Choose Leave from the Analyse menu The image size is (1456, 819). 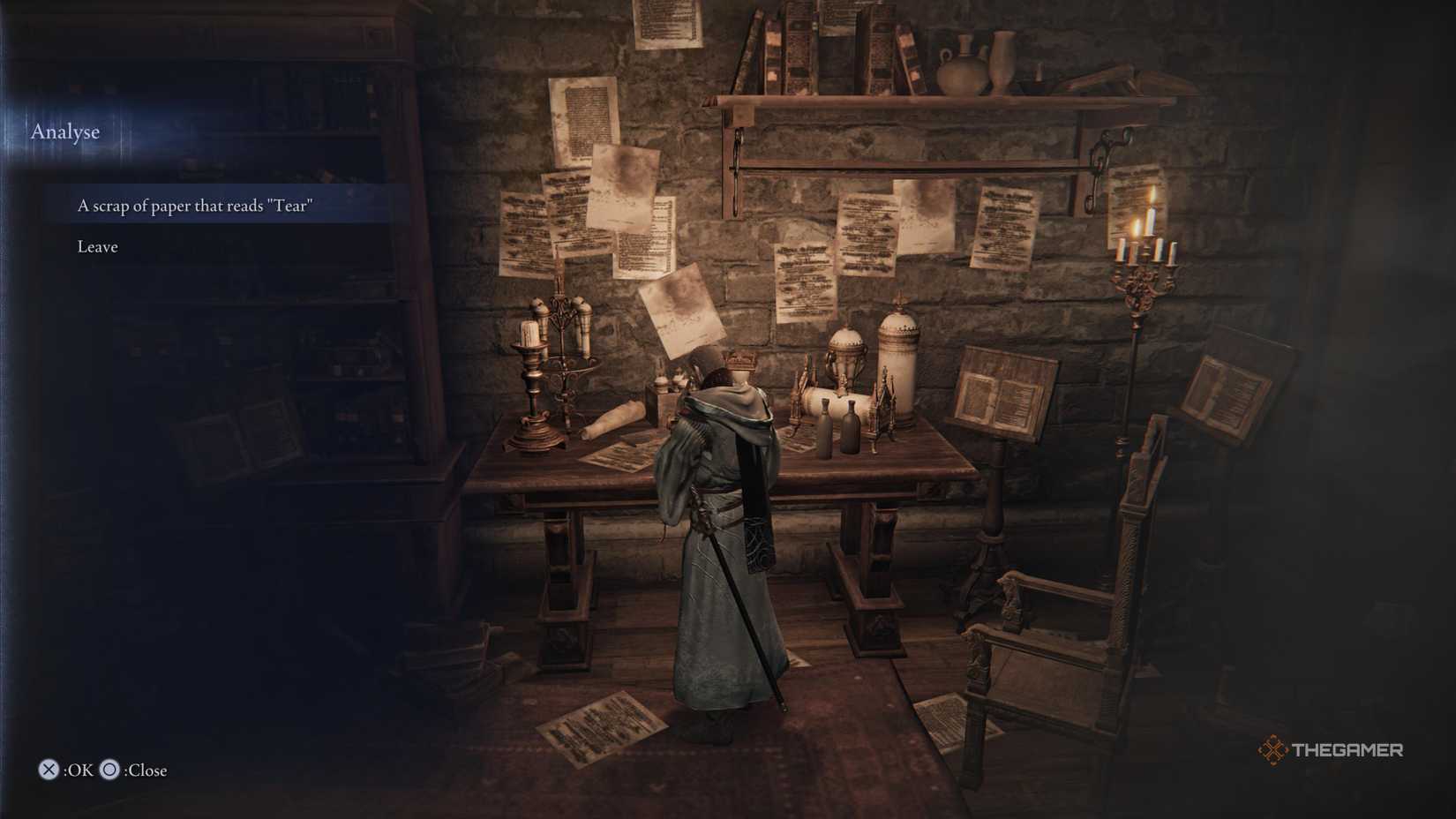pyautogui.click(x=96, y=246)
